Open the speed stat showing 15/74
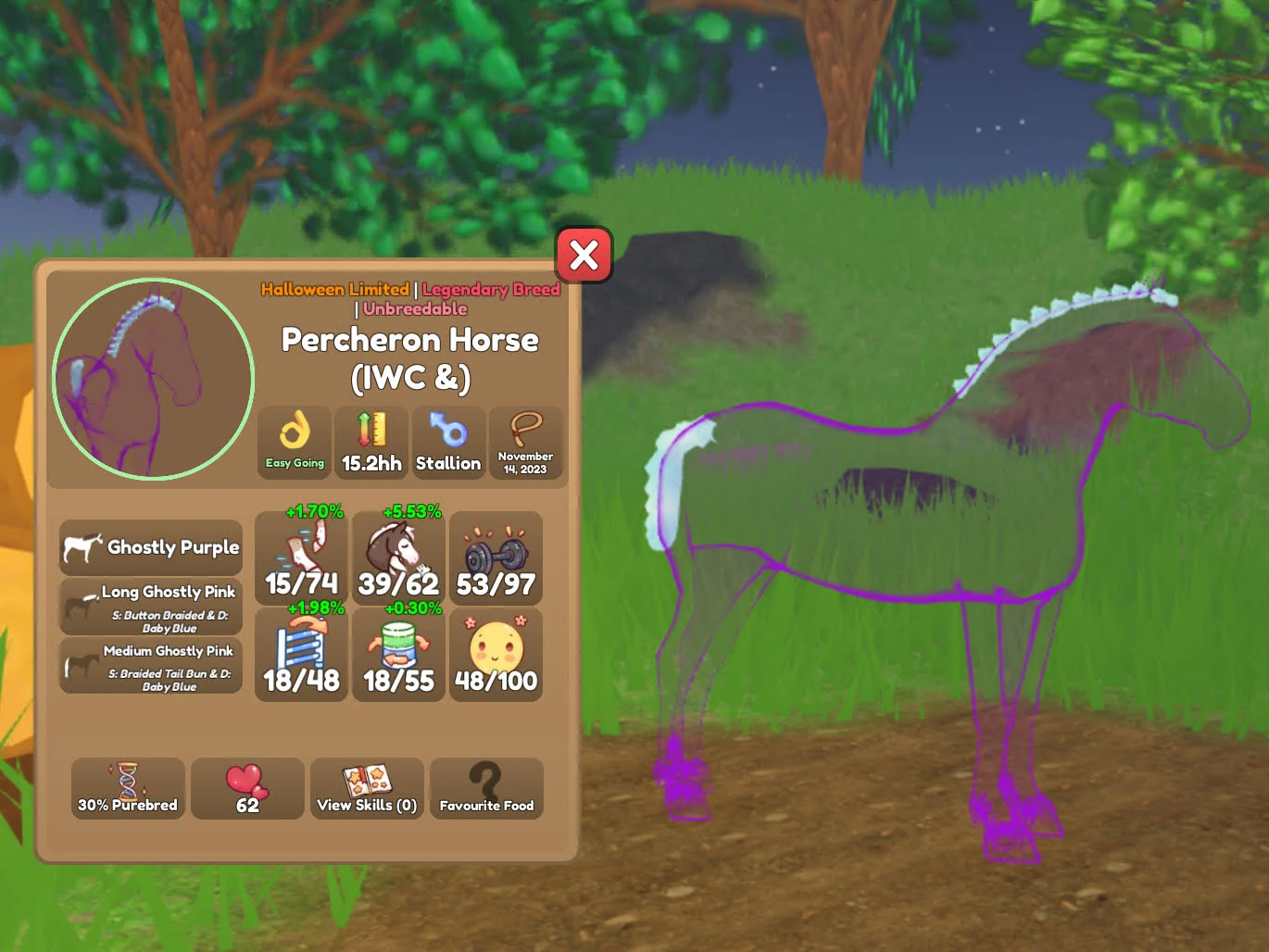Screen dimensions: 1269x952 [300, 557]
